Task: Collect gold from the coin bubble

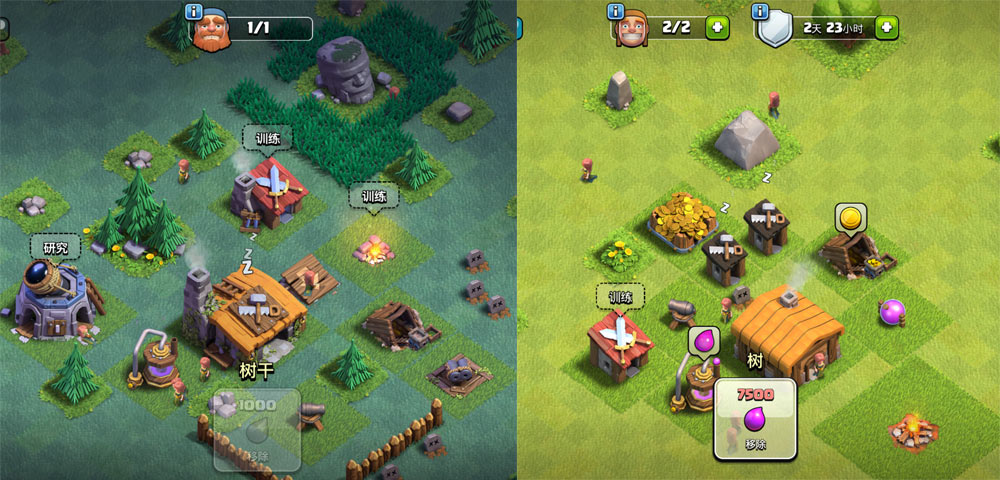Action: (850, 217)
